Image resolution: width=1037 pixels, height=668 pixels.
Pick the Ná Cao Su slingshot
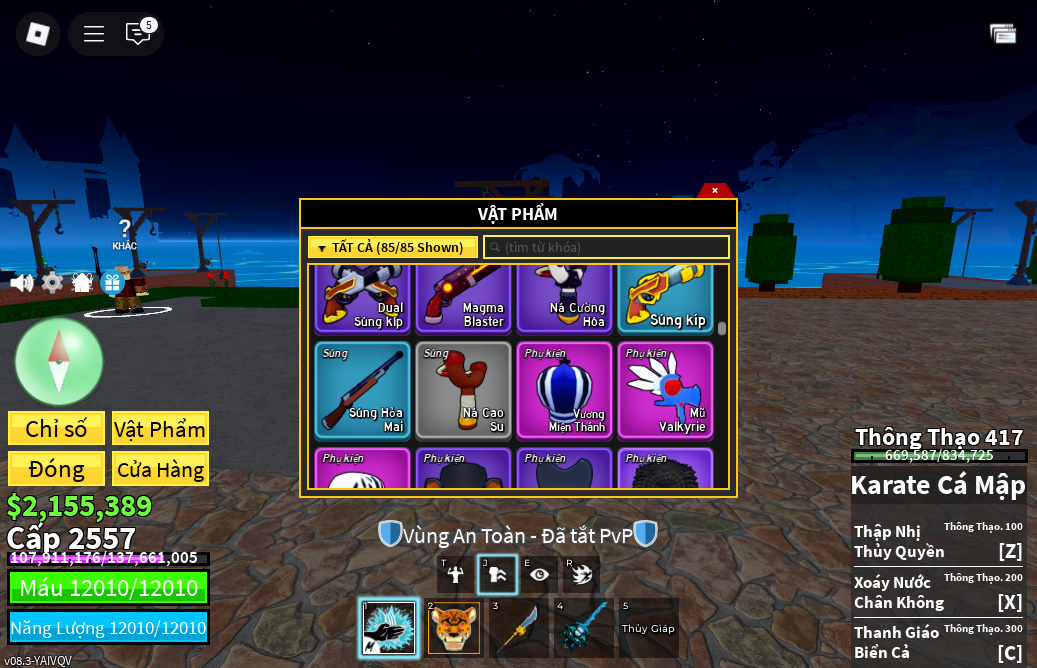point(464,390)
